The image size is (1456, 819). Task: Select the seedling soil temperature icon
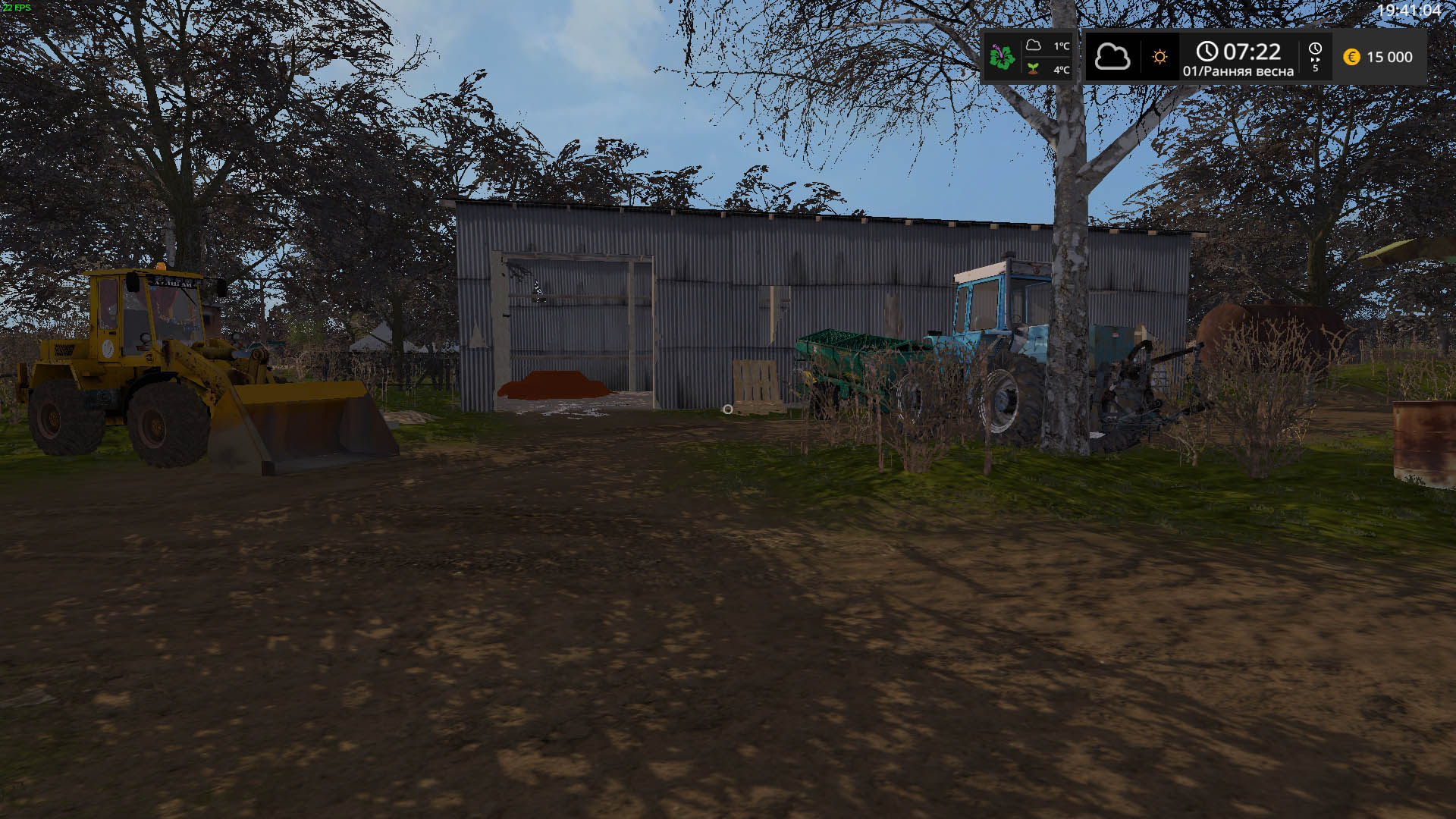(x=1033, y=69)
